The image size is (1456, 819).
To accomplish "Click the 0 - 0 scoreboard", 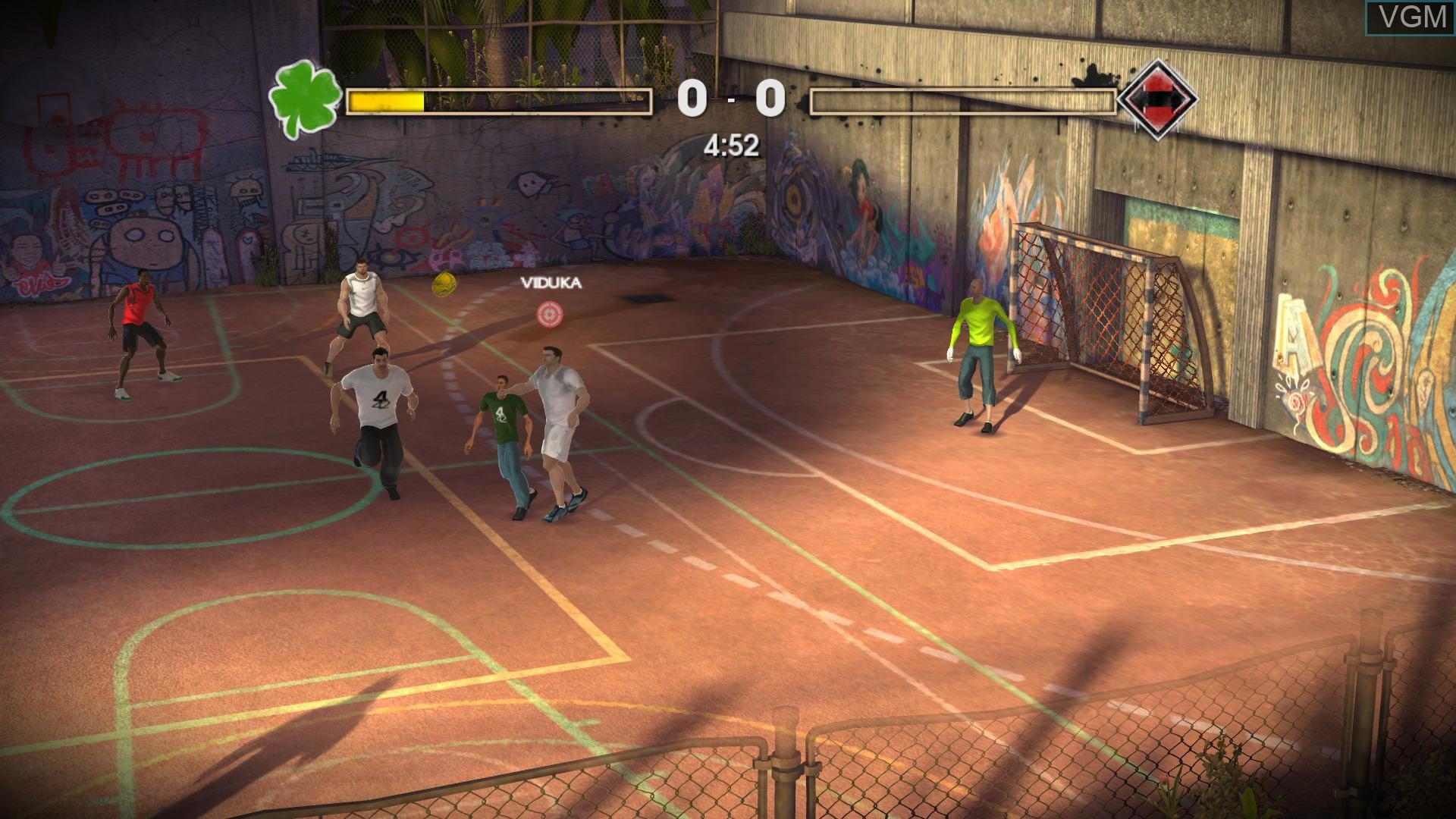I will click(730, 97).
